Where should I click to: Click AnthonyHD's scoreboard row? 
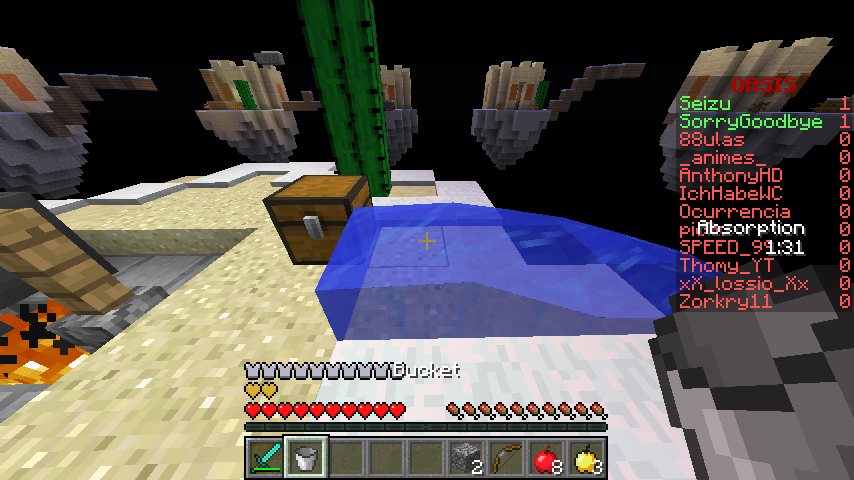730,176
